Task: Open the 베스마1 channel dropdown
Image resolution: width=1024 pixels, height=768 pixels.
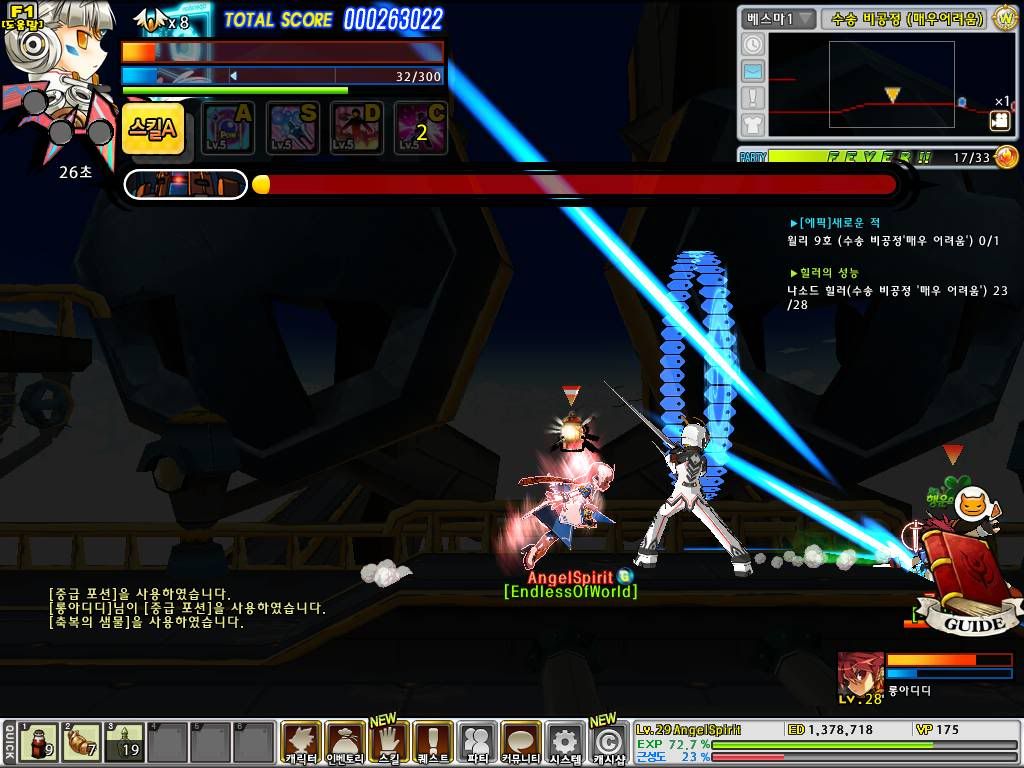Action: click(x=778, y=18)
